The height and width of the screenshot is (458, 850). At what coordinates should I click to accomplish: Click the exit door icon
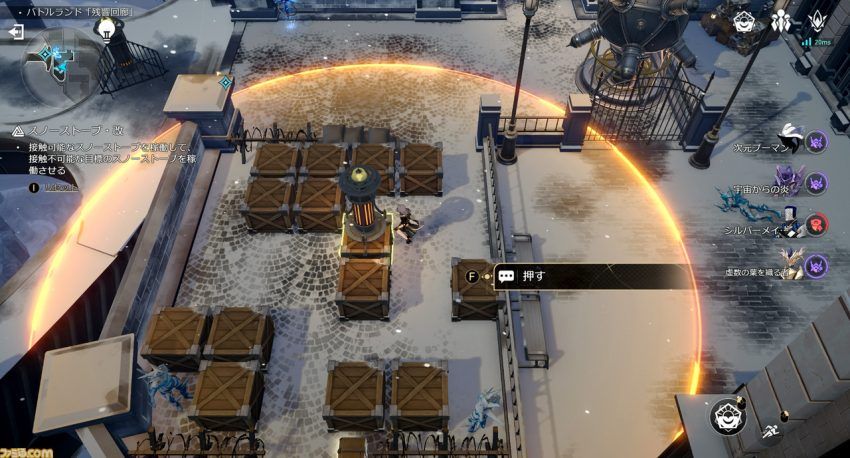(x=16, y=31)
